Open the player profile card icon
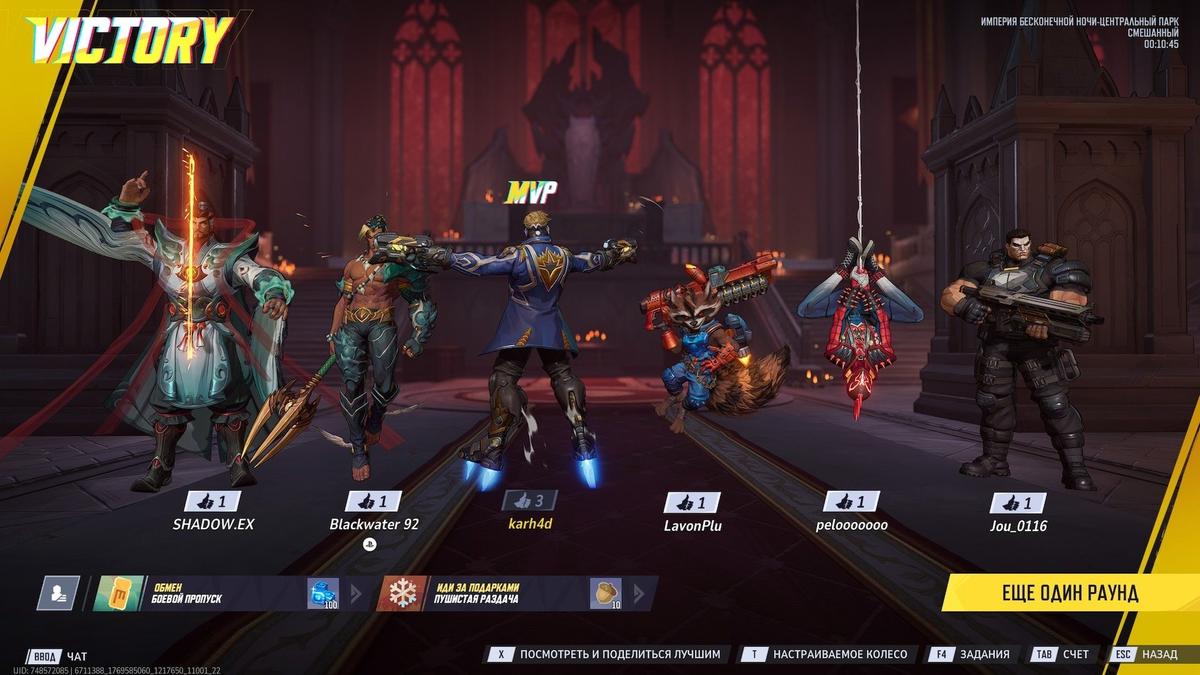The width and height of the screenshot is (1200, 675). (x=58, y=593)
